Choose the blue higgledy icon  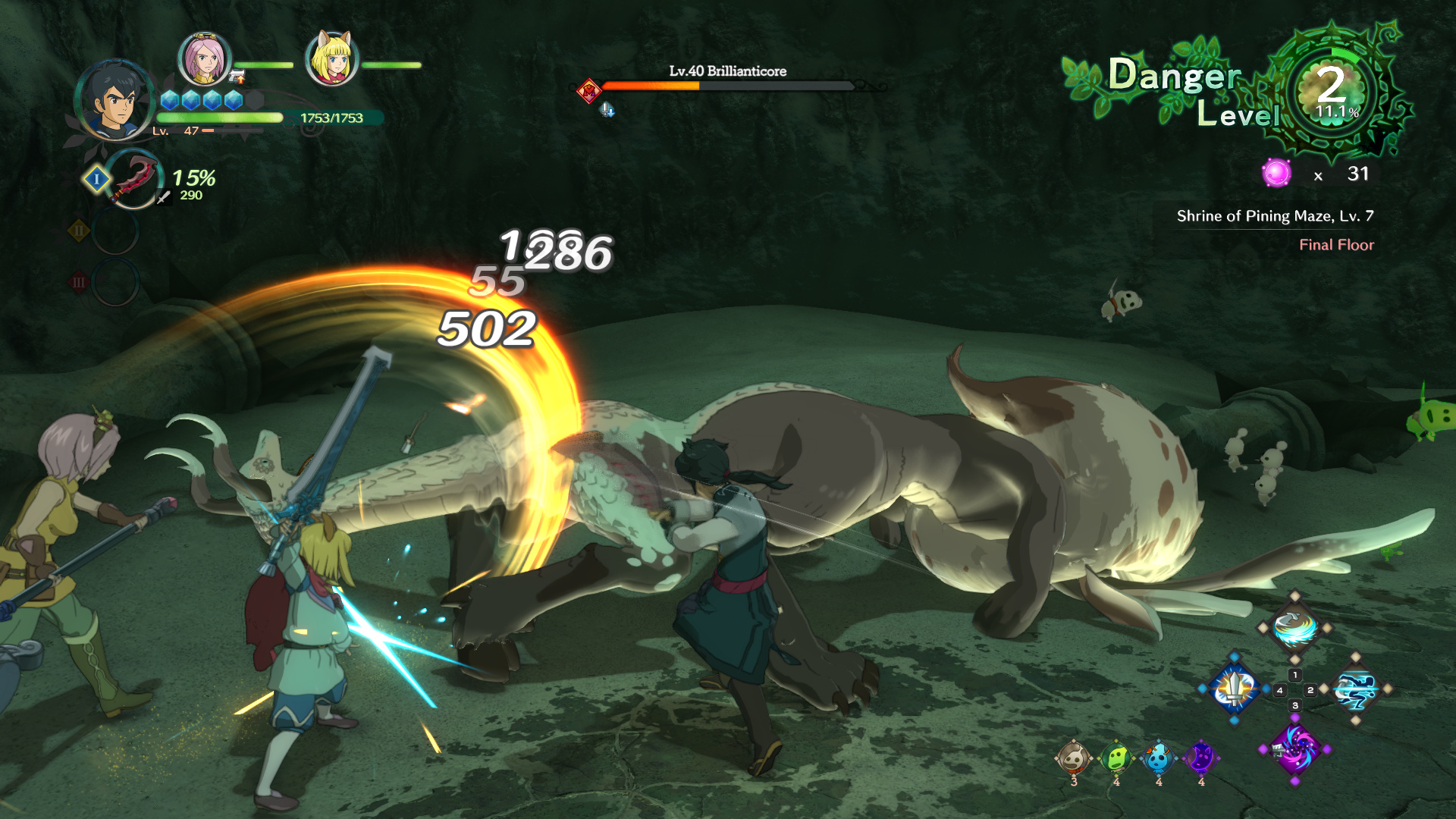(x=1158, y=758)
